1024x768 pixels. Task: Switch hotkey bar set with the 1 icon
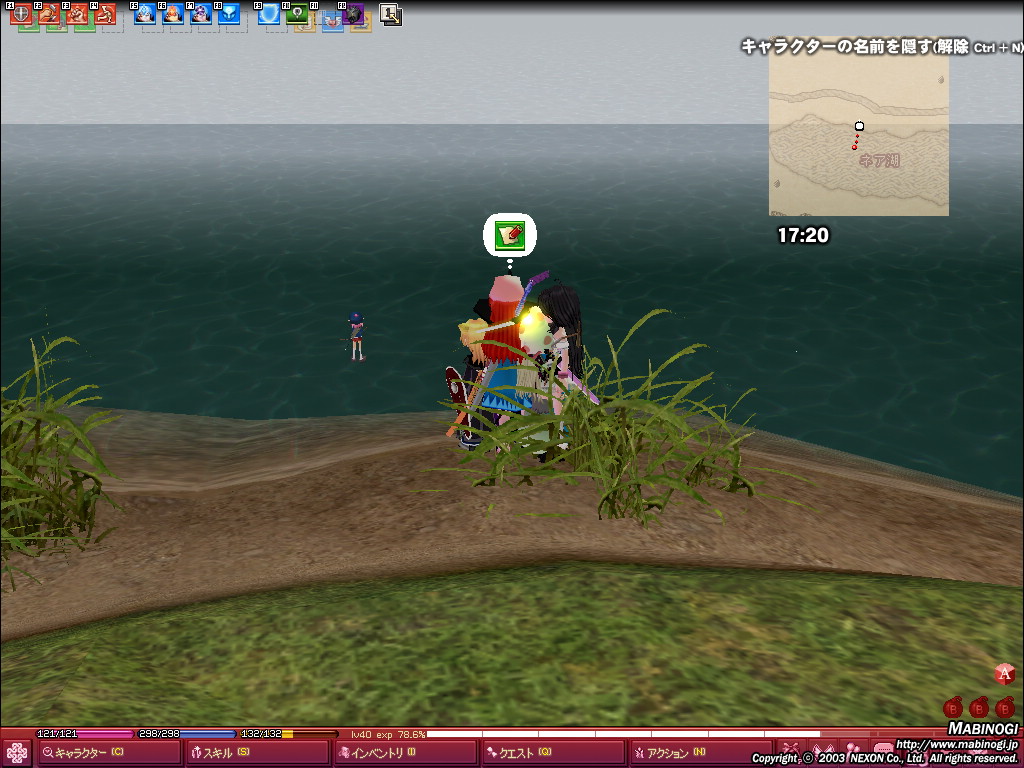point(390,14)
